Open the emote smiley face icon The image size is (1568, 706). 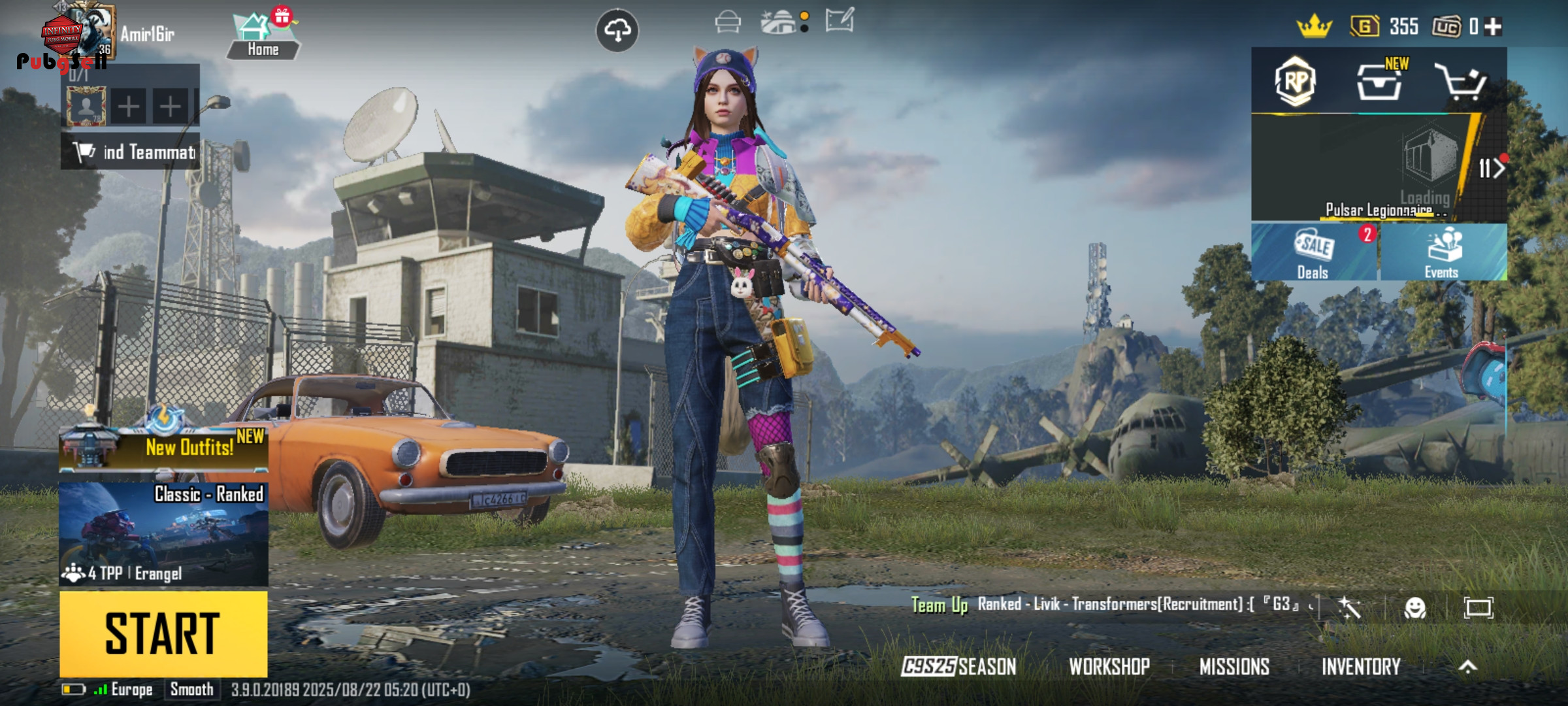pos(1414,608)
